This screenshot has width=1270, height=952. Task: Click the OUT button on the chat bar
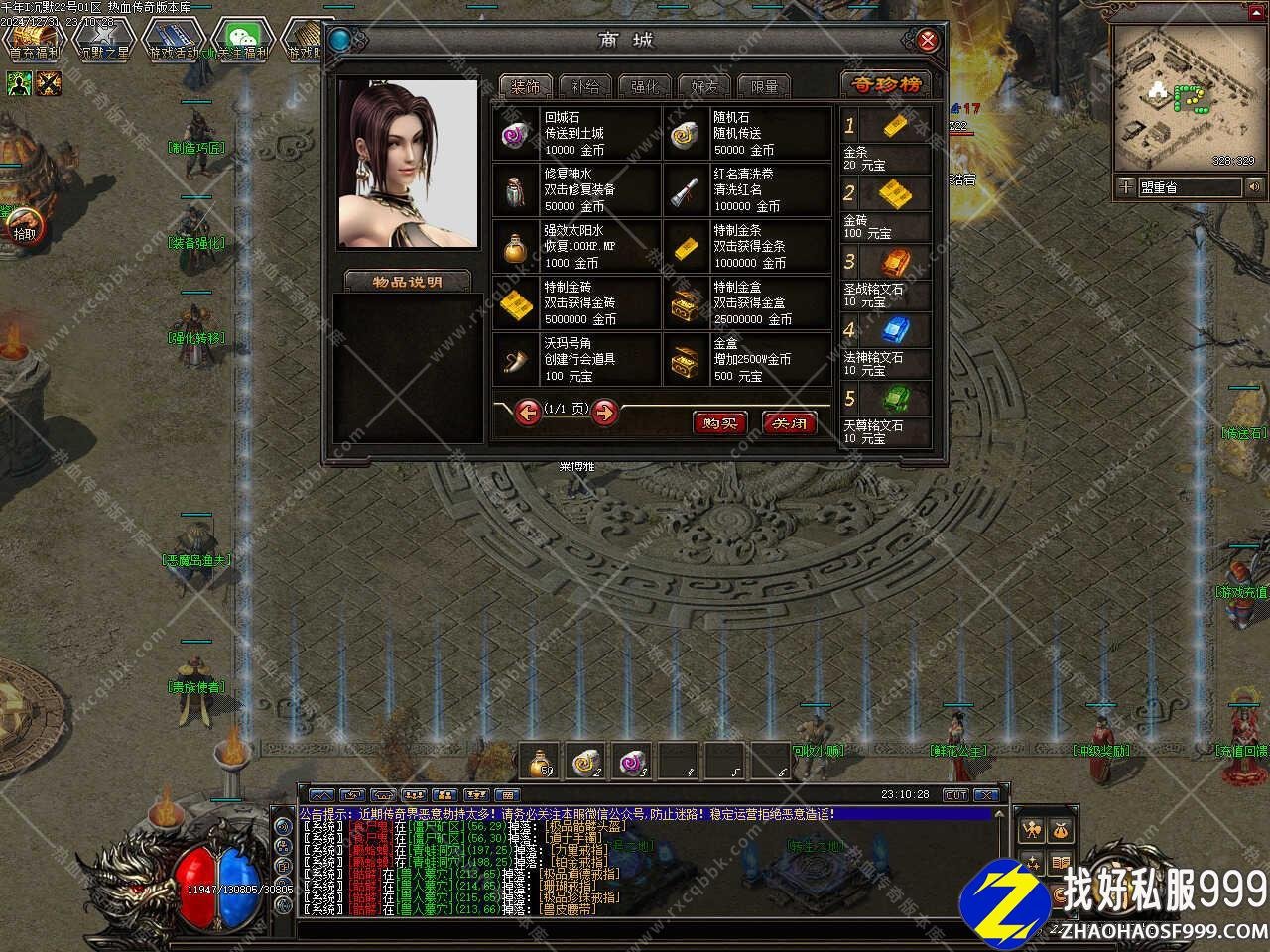[954, 795]
